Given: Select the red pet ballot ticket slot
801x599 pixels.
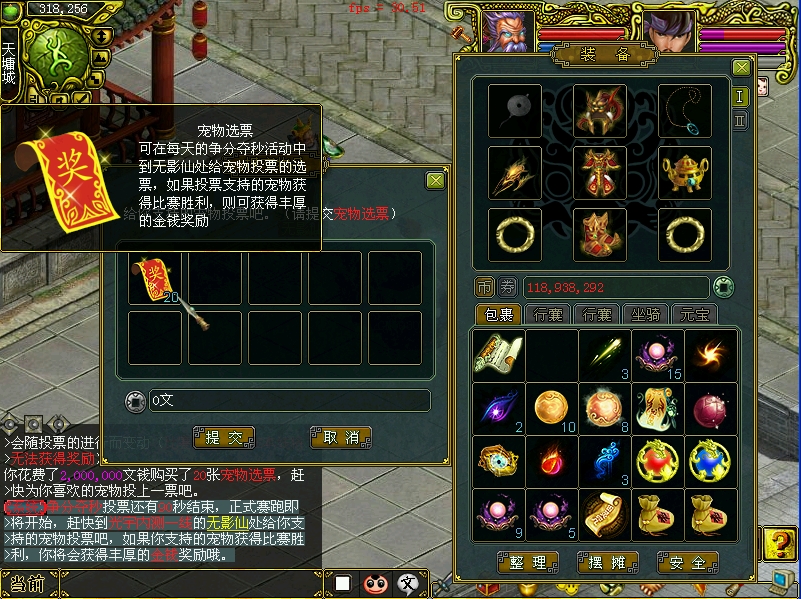Looking at the screenshot, I should (x=154, y=277).
